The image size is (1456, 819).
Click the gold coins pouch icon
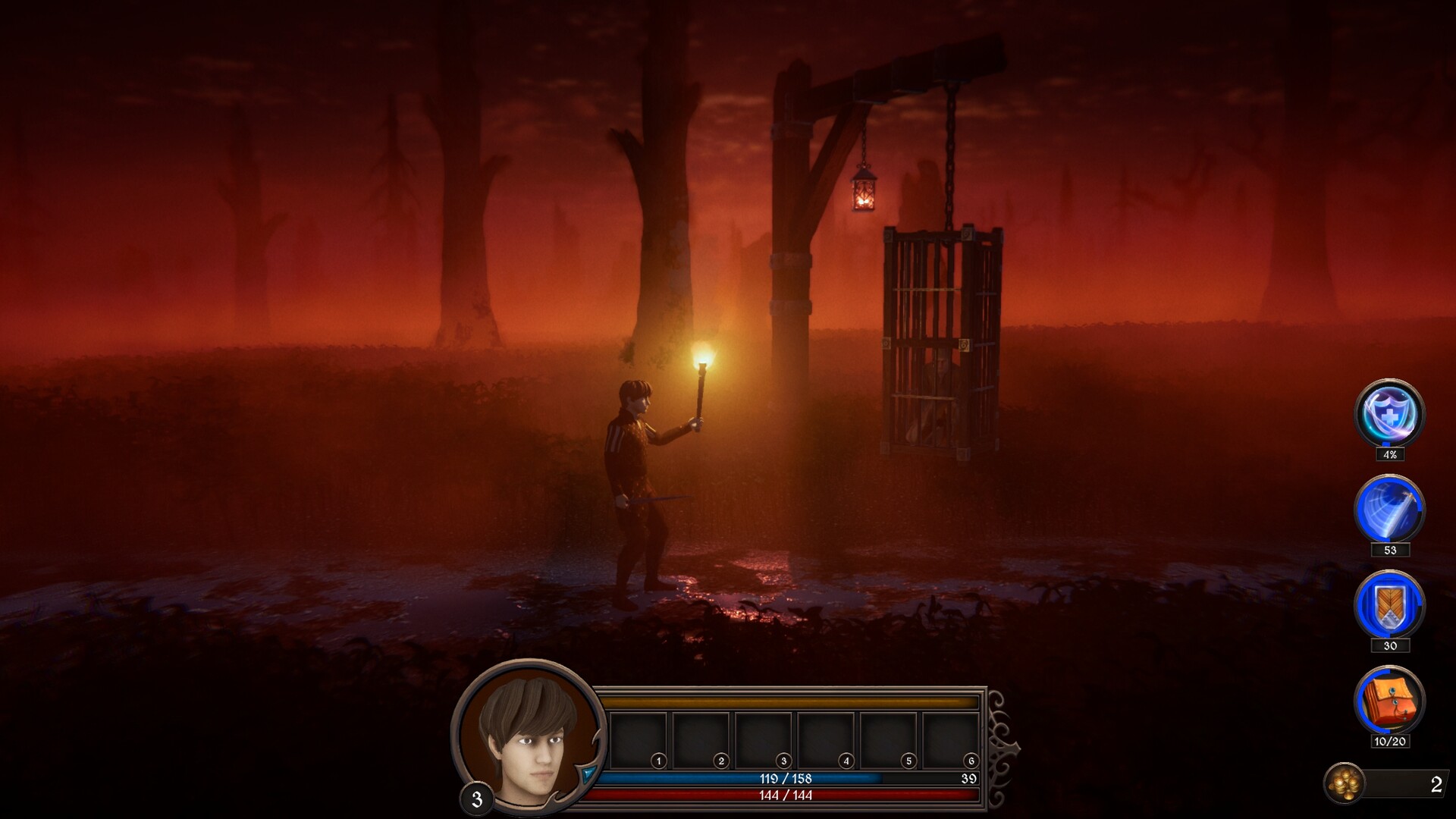(1345, 783)
